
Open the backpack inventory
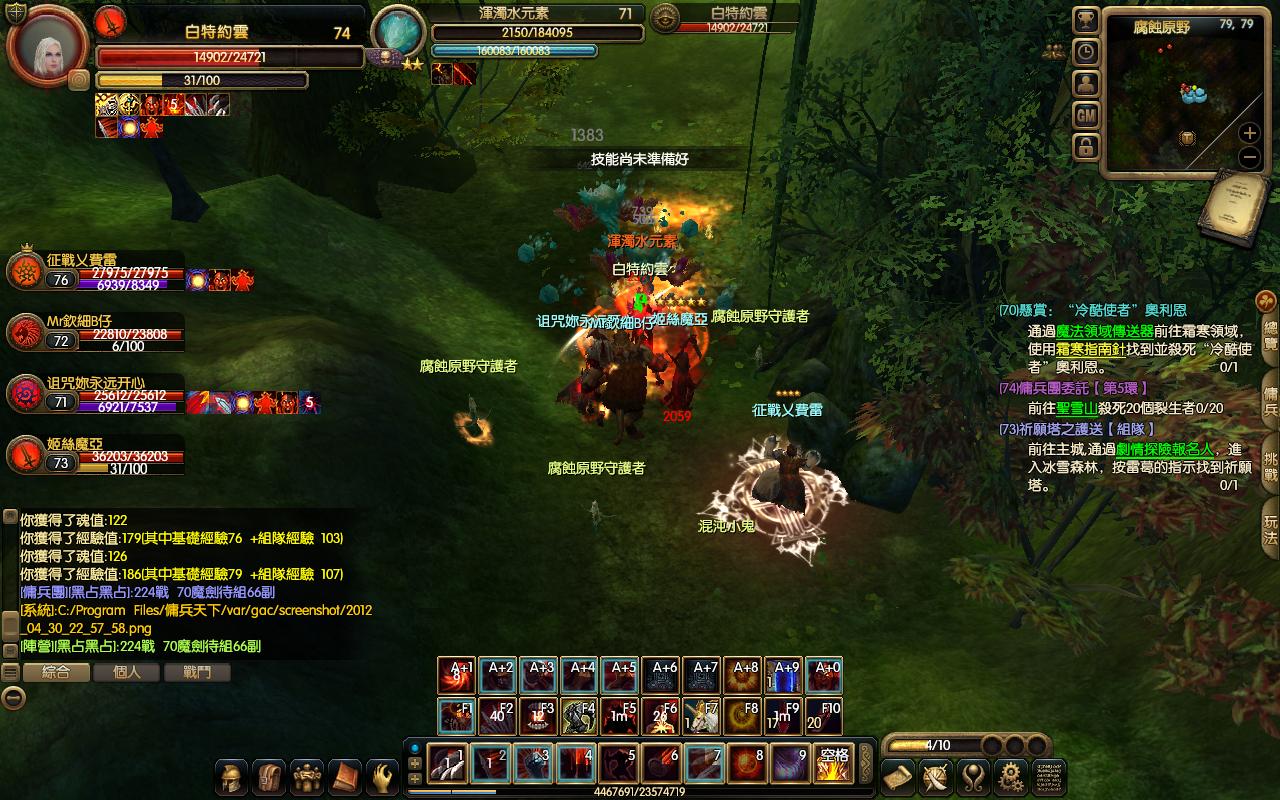(269, 777)
